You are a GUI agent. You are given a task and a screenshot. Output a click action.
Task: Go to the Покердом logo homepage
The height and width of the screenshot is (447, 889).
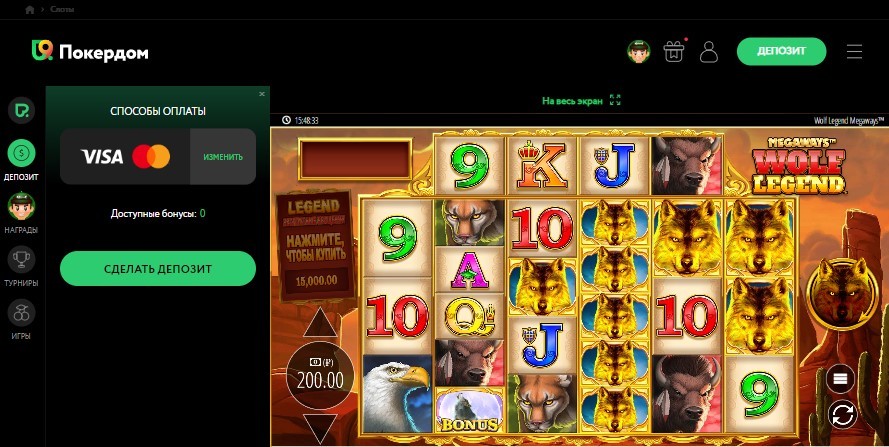(90, 51)
